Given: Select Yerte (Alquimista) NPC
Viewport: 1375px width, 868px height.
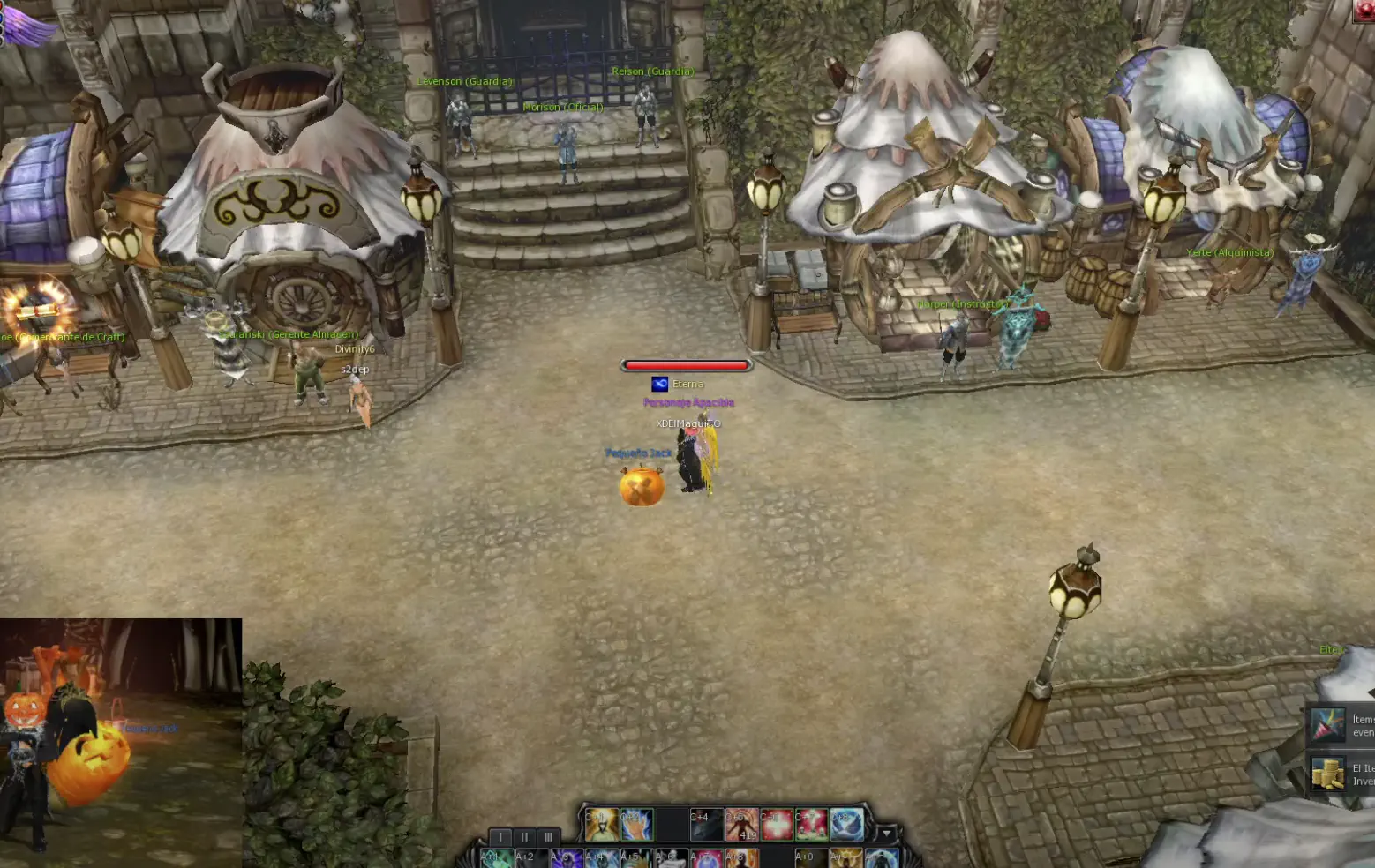Looking at the screenshot, I should point(1229,251).
